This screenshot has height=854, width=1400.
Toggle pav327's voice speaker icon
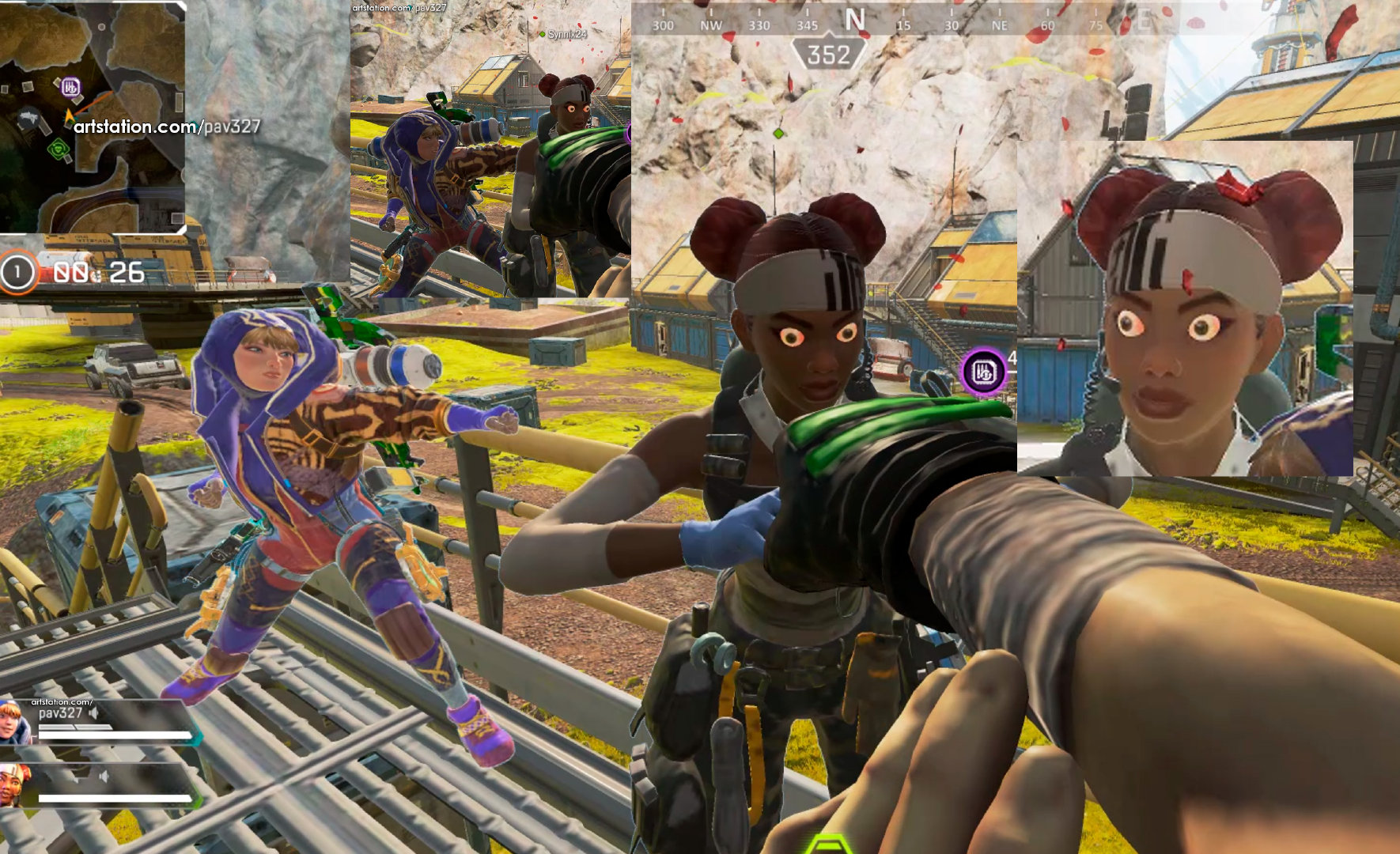click(x=94, y=713)
